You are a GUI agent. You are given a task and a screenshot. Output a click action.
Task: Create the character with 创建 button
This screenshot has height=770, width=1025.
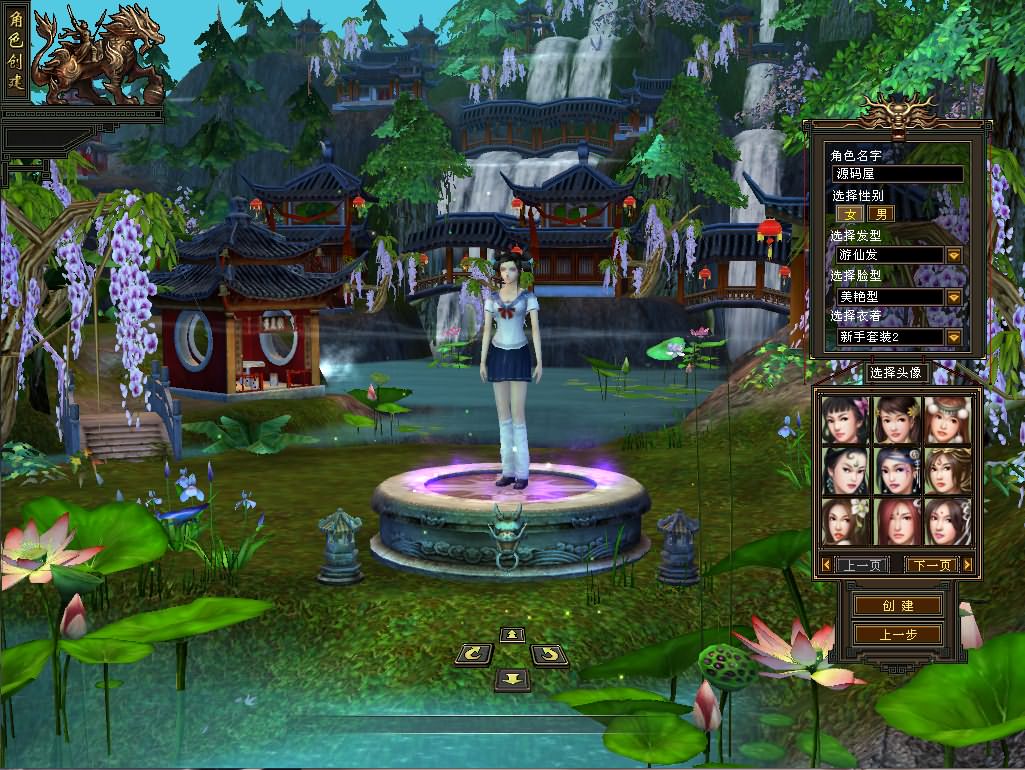[x=897, y=606]
